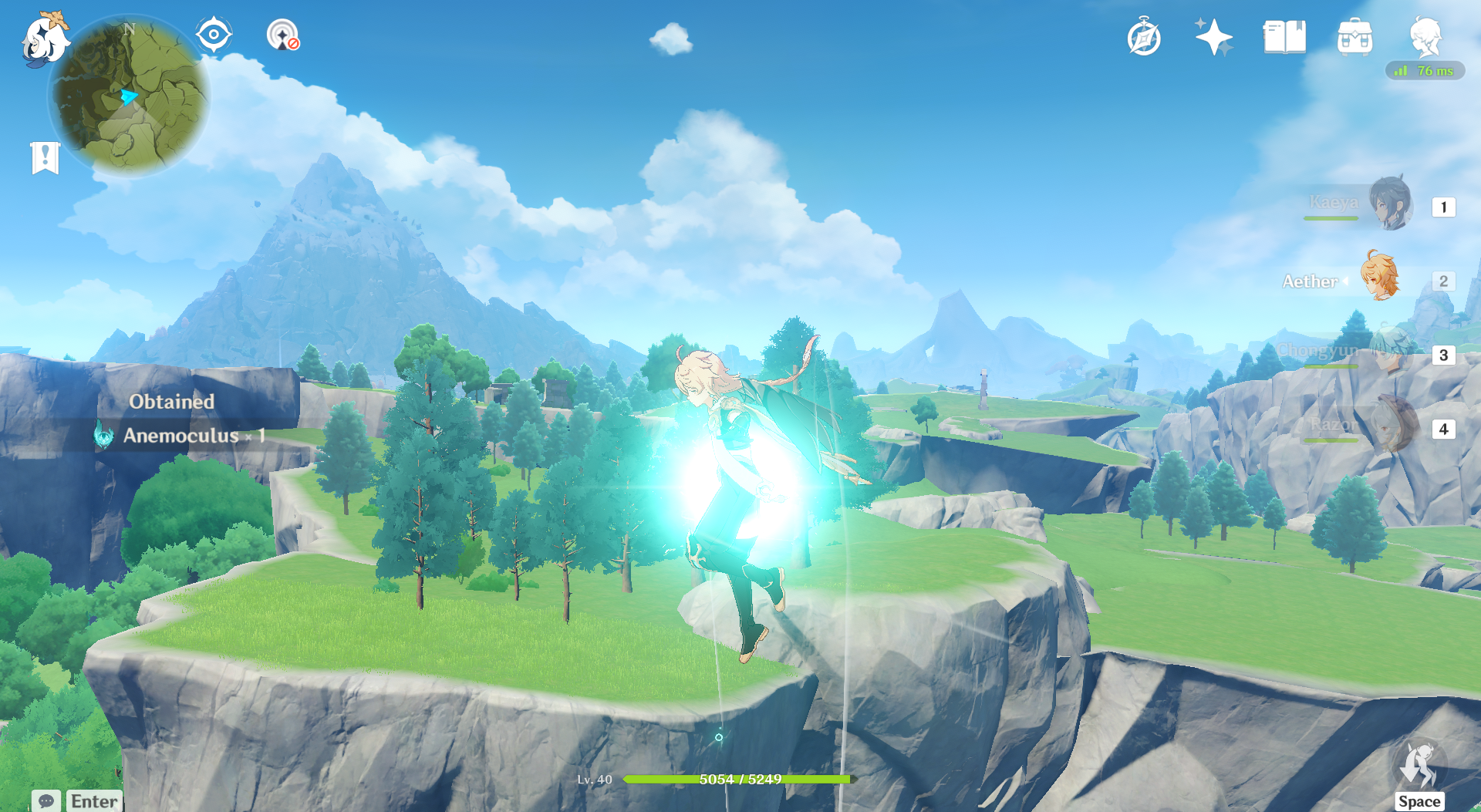Open the quest exclamation banner icon

(x=46, y=158)
